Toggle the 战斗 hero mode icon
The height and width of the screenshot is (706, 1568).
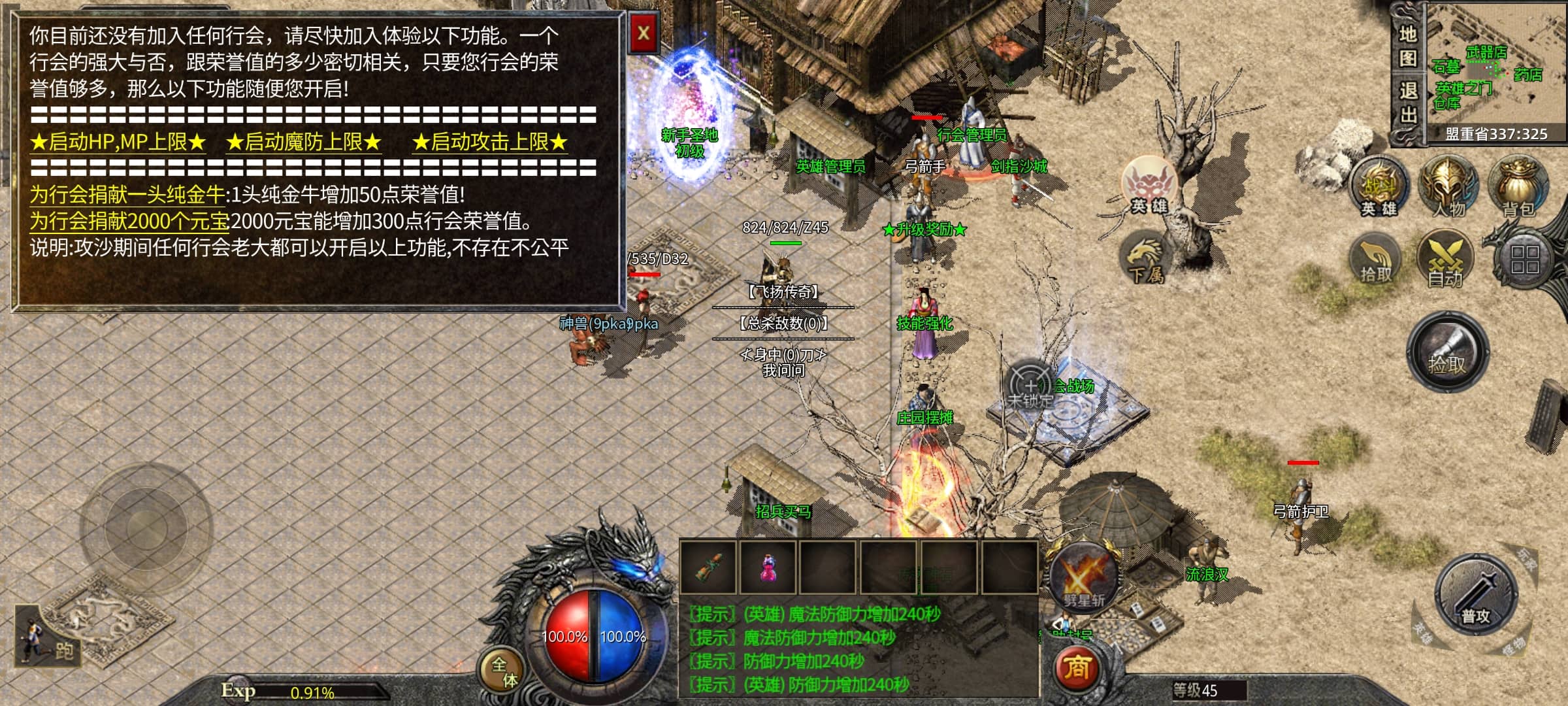click(1379, 186)
